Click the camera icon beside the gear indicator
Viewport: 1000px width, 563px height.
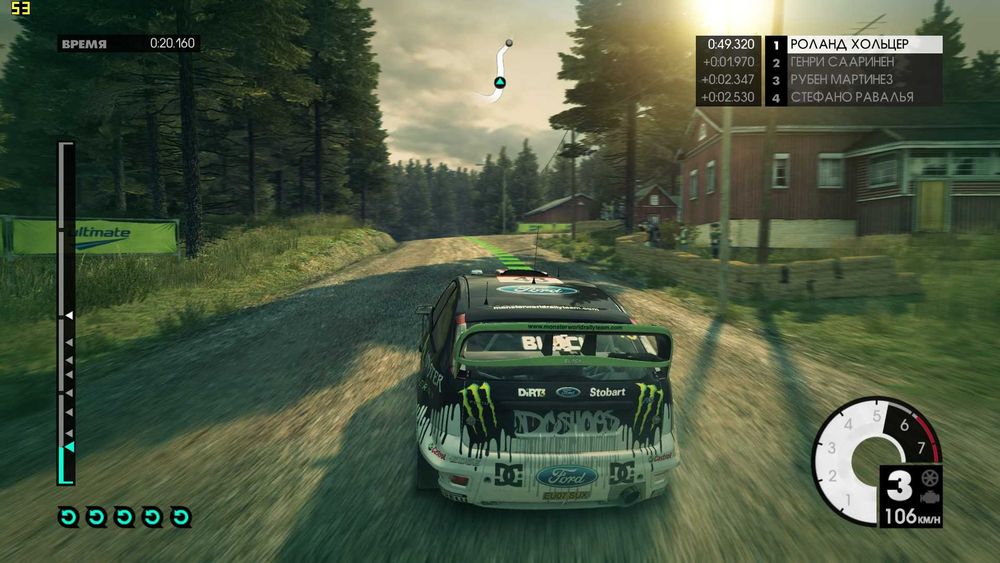pyautogui.click(x=931, y=488)
